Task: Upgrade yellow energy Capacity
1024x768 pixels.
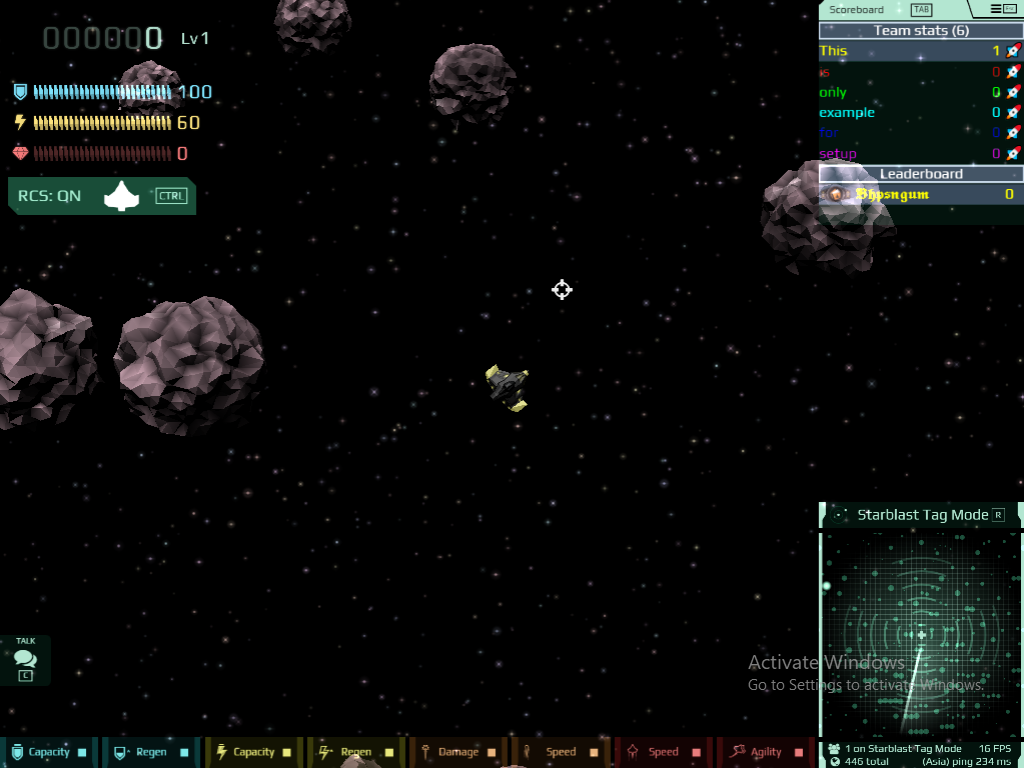Action: point(253,752)
